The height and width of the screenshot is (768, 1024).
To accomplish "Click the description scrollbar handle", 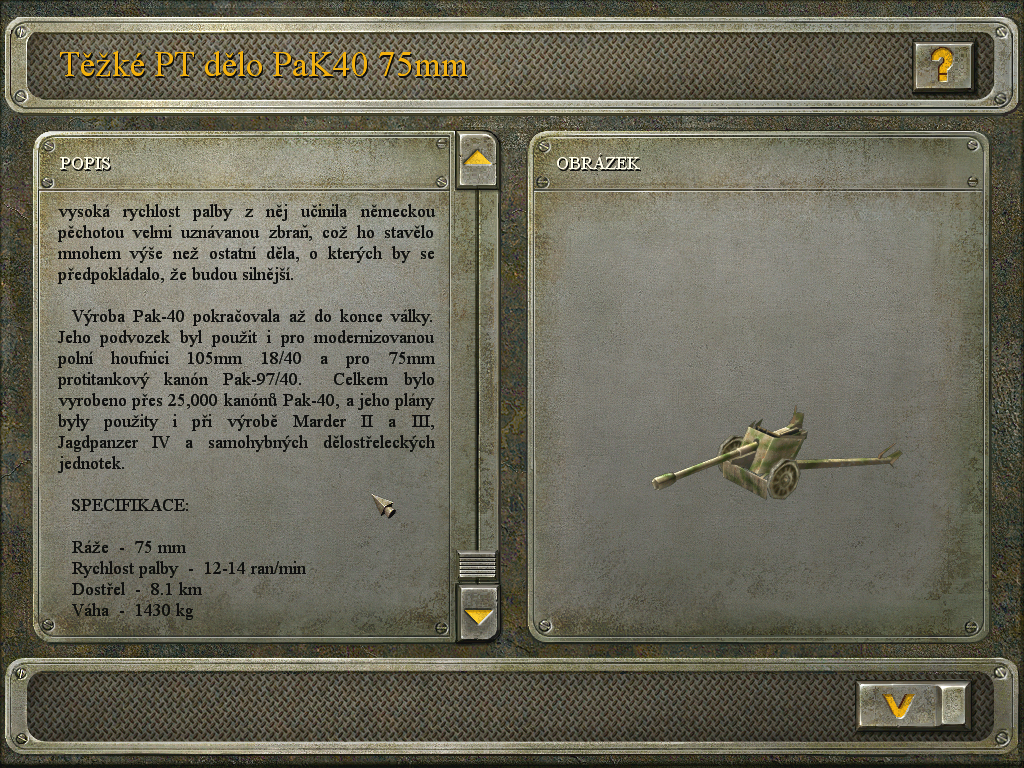I will [x=477, y=565].
